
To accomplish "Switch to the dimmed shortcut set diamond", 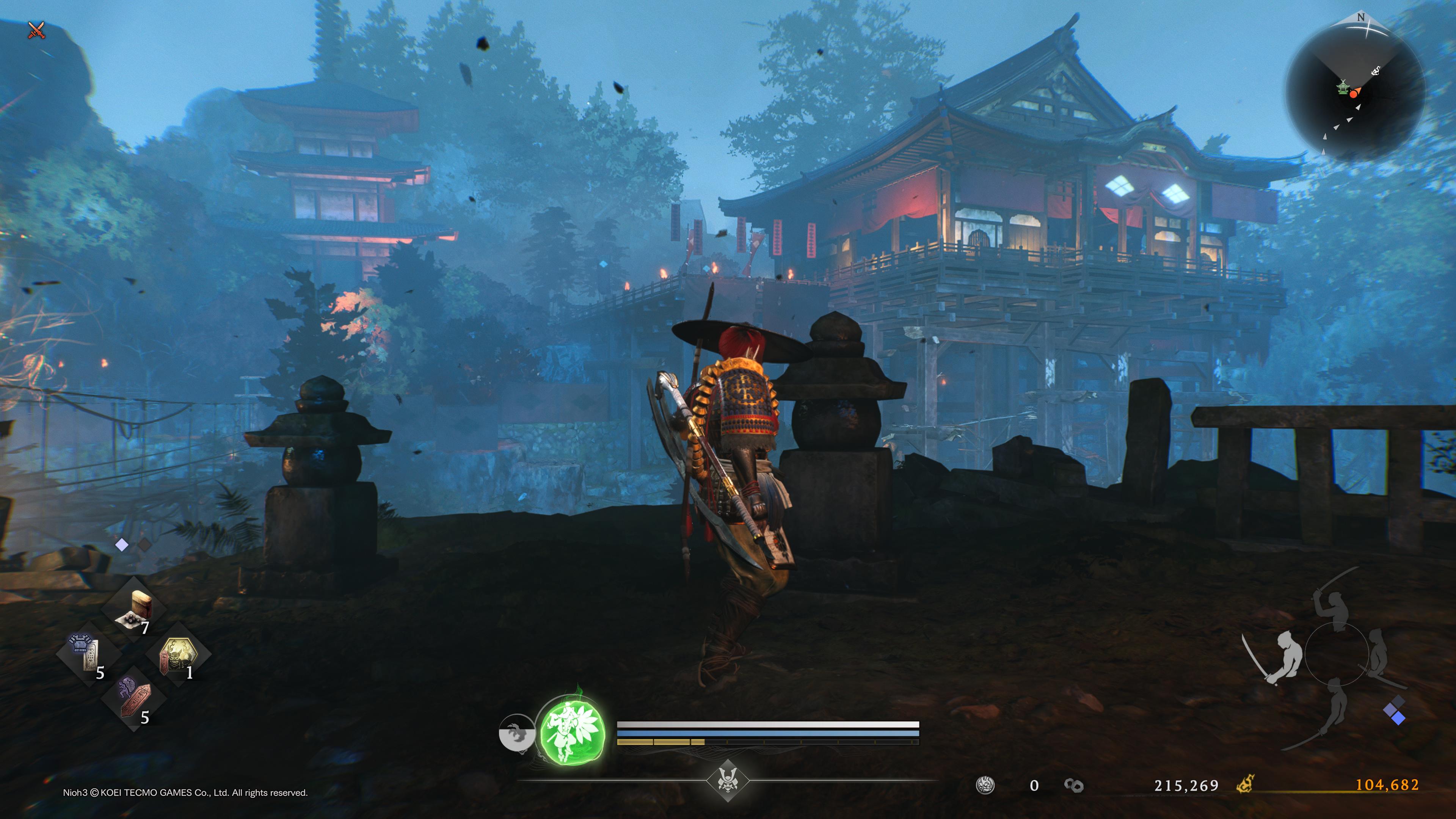I will [x=145, y=544].
